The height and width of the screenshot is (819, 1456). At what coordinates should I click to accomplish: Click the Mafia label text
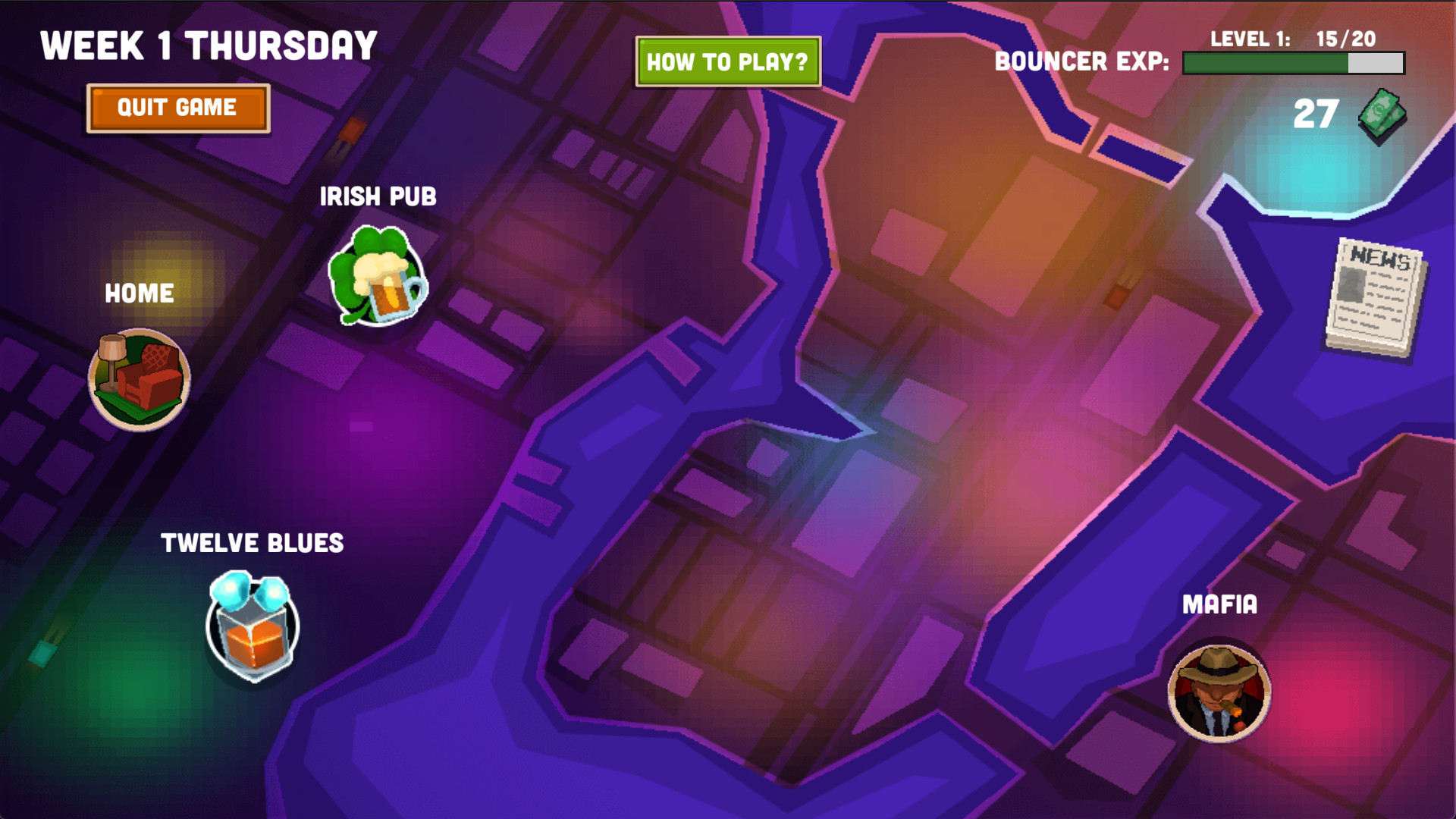click(1219, 604)
